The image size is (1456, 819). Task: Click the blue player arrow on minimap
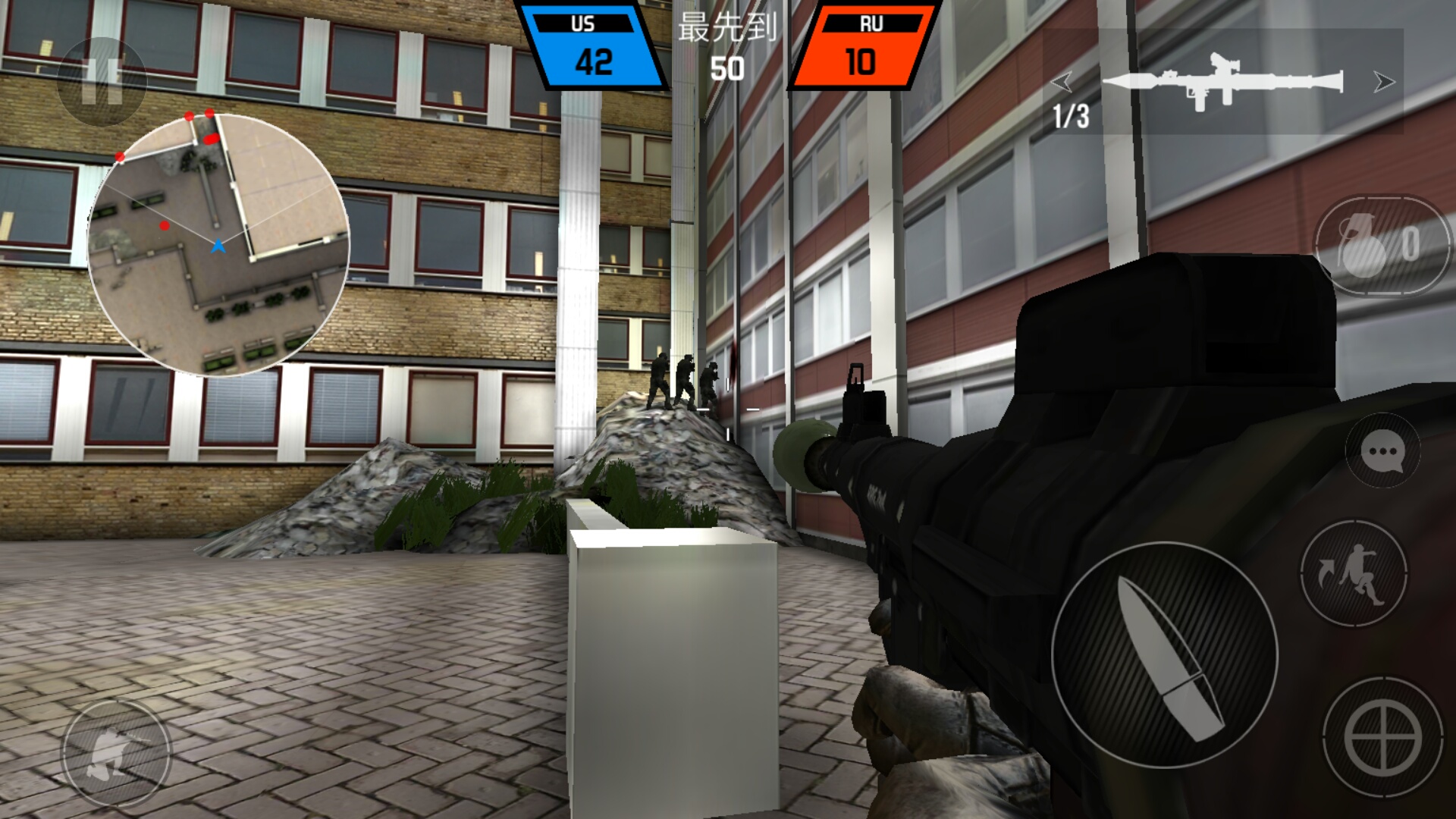point(218,245)
